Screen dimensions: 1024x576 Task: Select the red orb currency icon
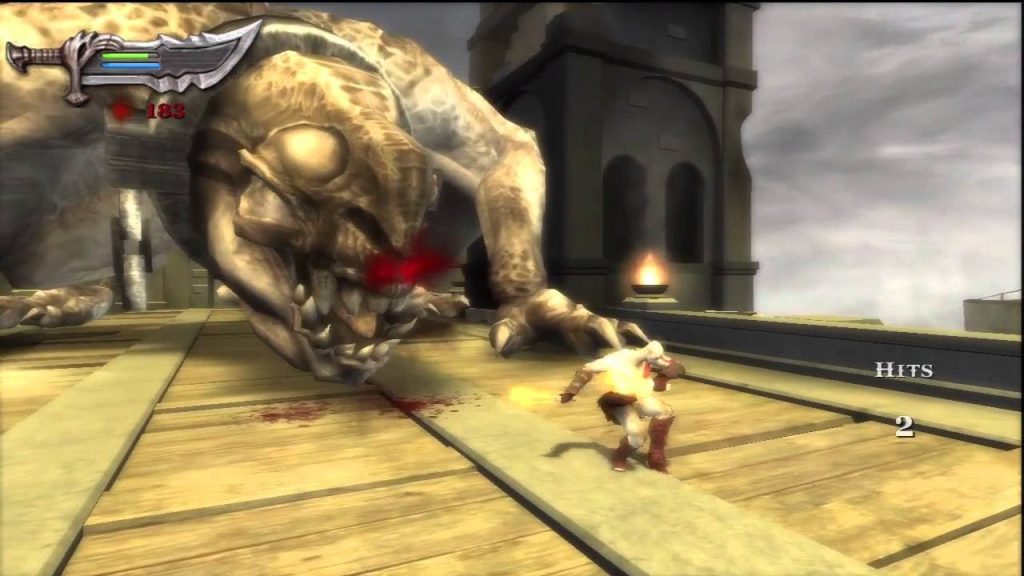123,111
